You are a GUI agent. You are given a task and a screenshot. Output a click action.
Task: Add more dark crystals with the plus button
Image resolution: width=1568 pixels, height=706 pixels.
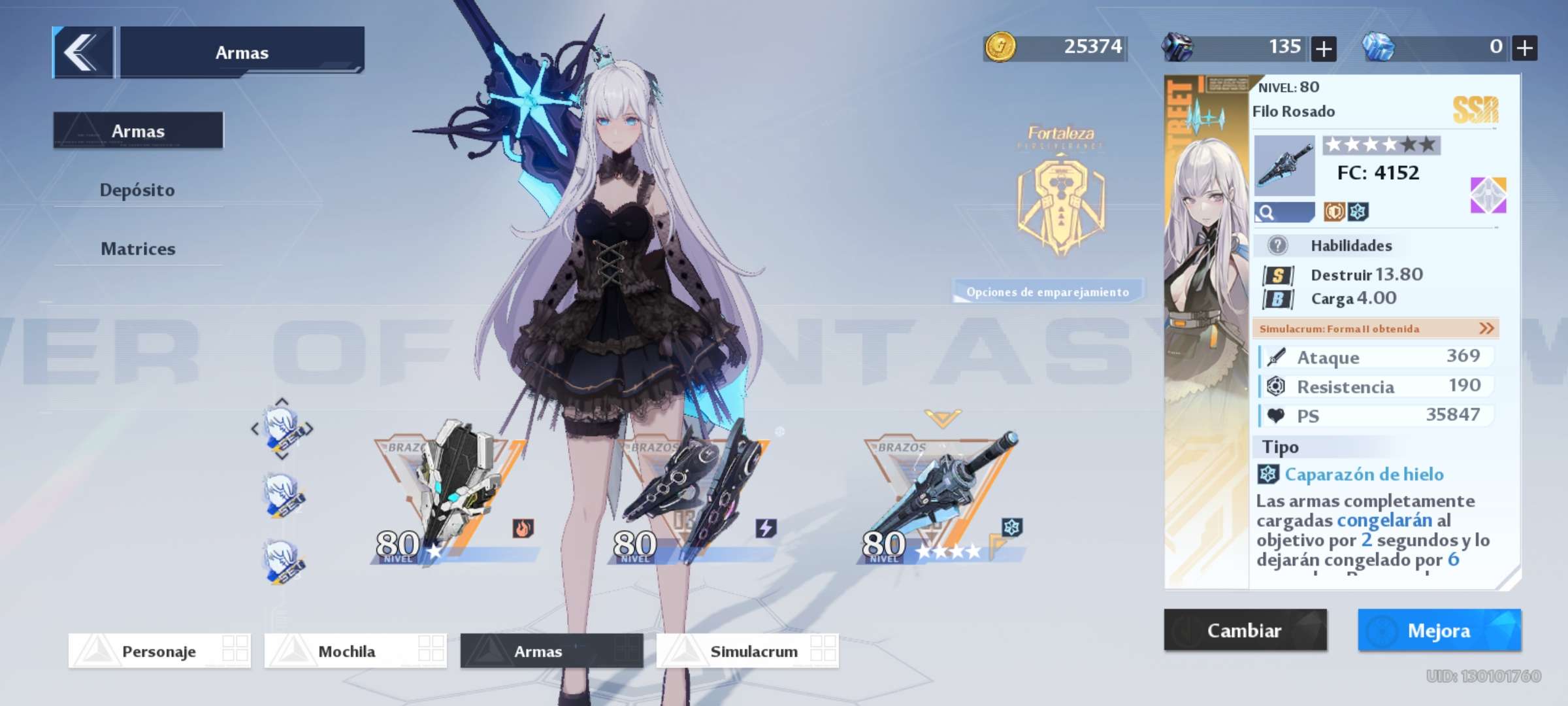point(1323,48)
